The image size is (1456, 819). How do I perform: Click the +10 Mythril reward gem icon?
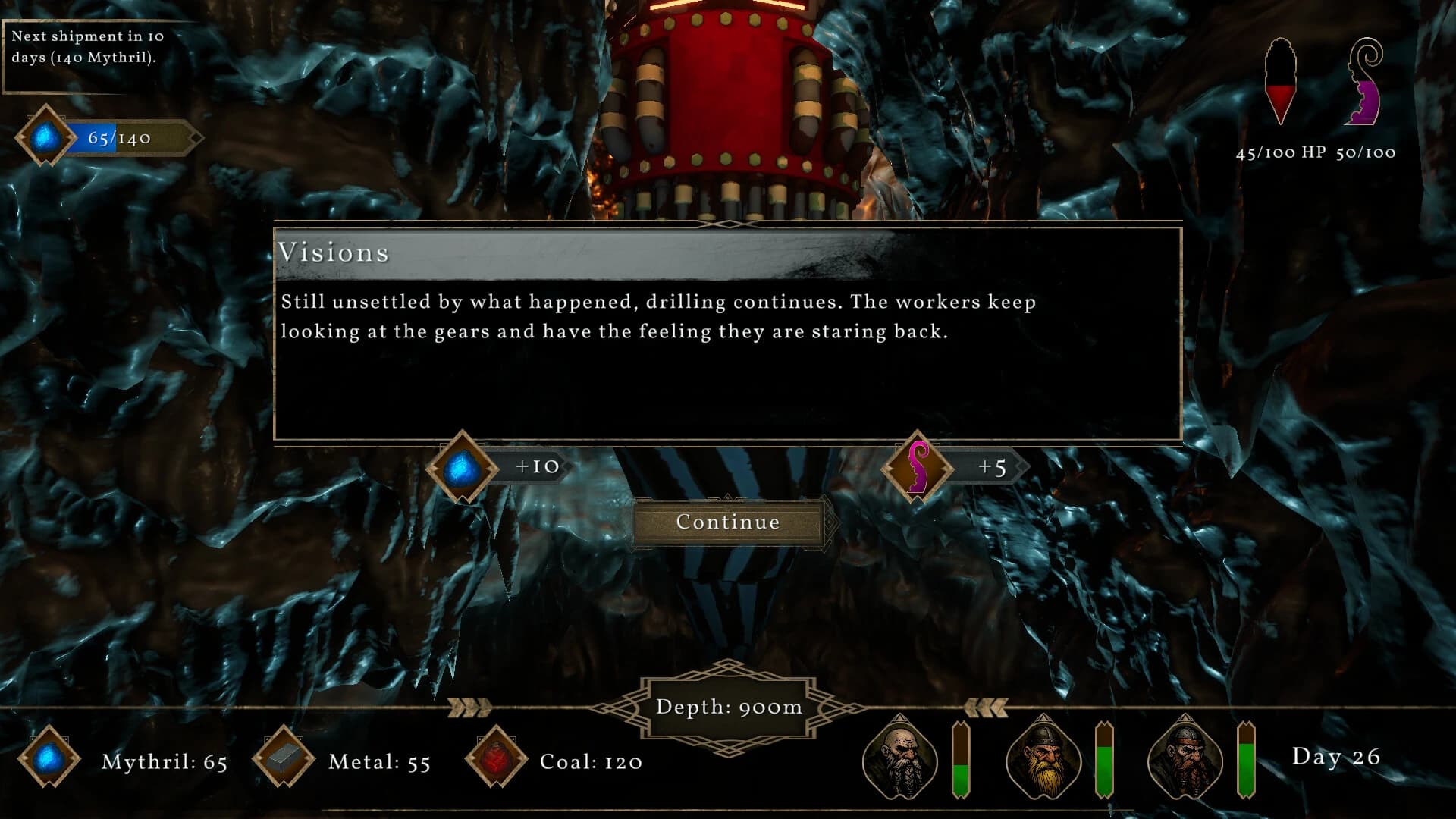click(x=463, y=468)
